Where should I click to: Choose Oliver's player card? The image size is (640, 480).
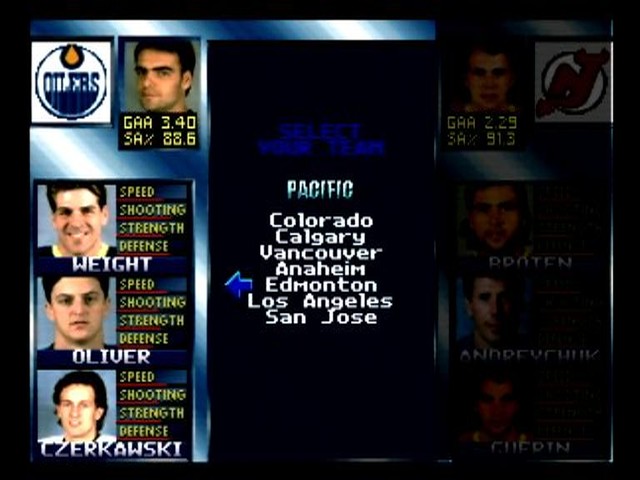[113, 320]
